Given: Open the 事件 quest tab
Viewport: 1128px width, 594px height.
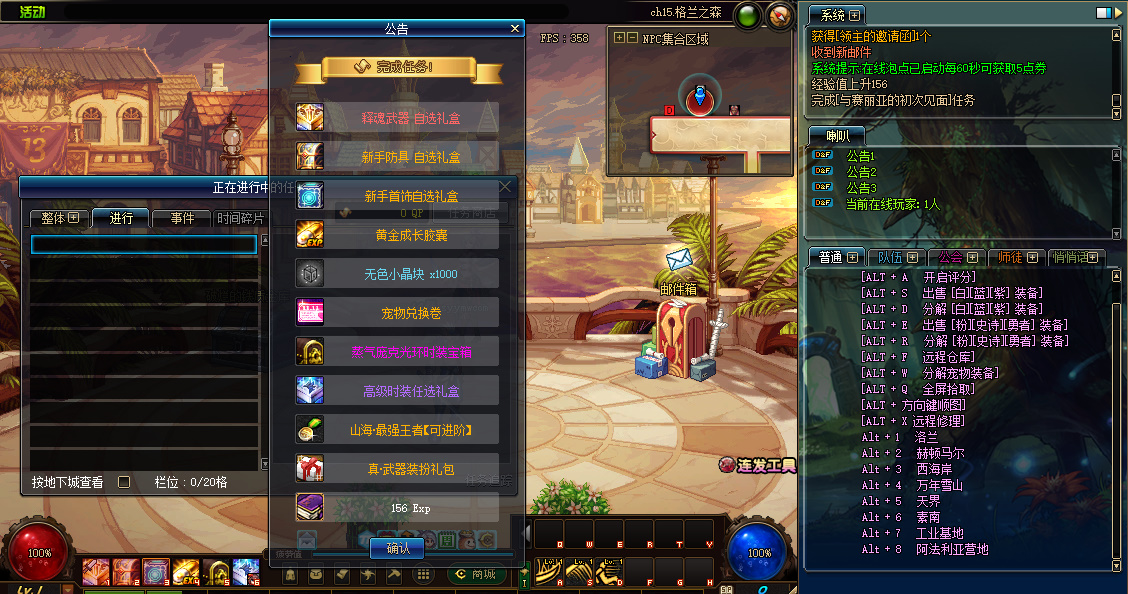Looking at the screenshot, I should point(181,218).
